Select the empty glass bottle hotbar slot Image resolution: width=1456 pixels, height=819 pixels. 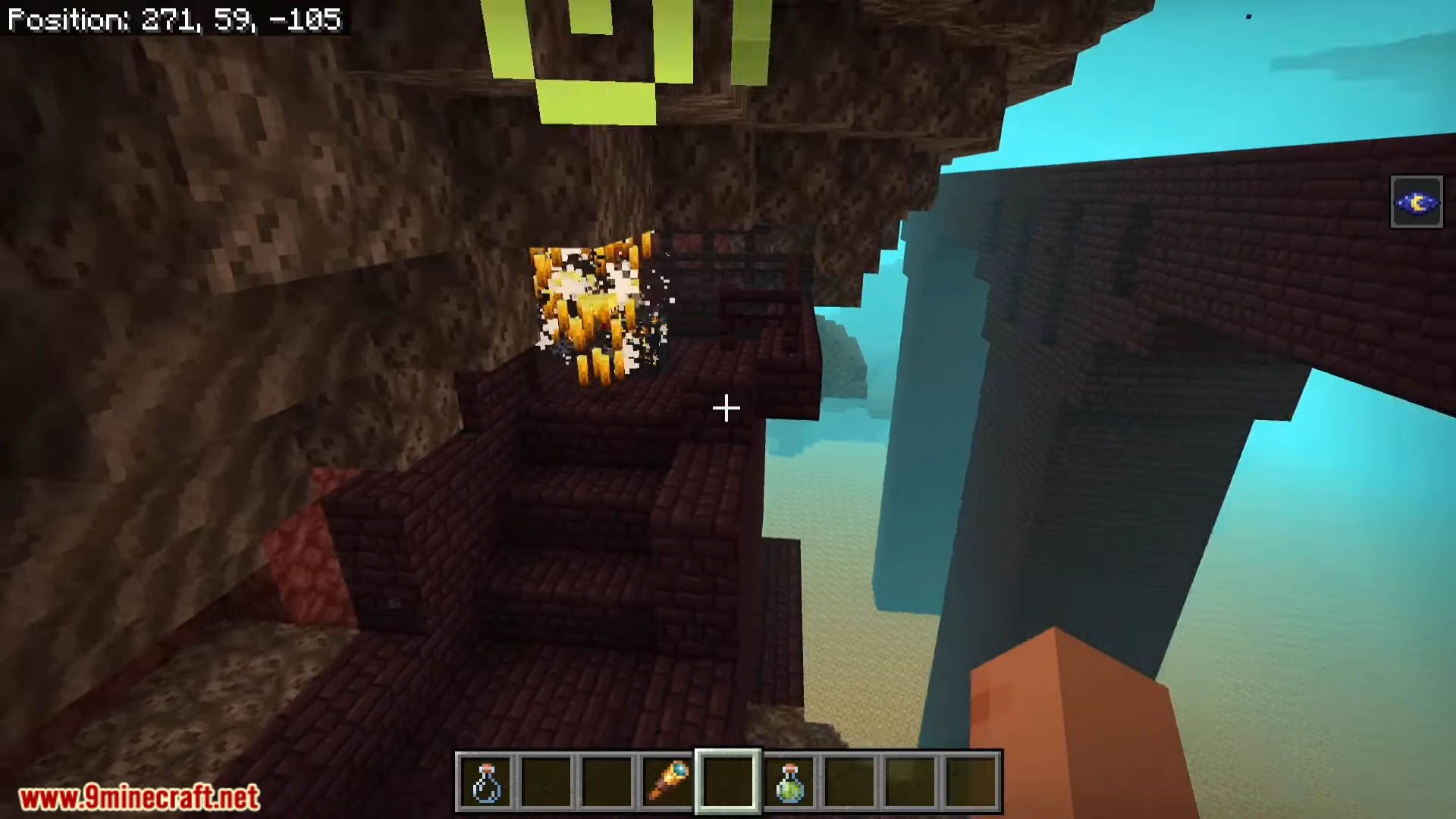[x=486, y=782]
